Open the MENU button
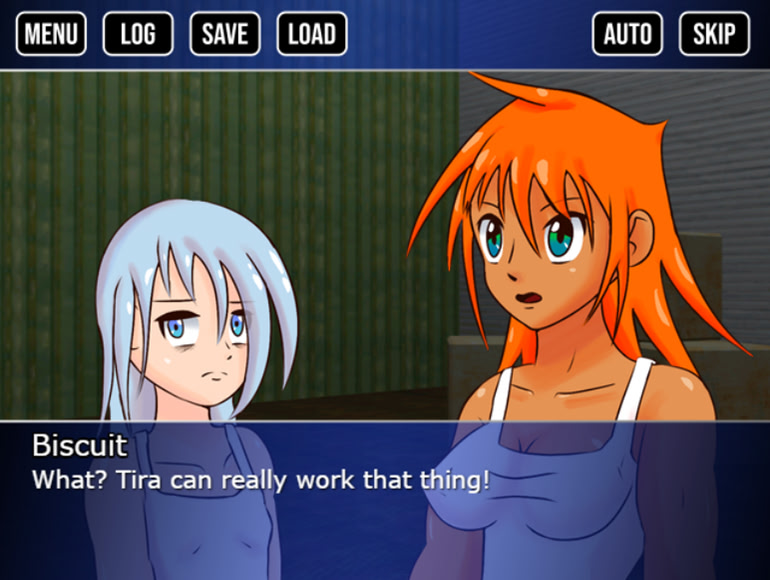The image size is (770, 580). tap(51, 34)
